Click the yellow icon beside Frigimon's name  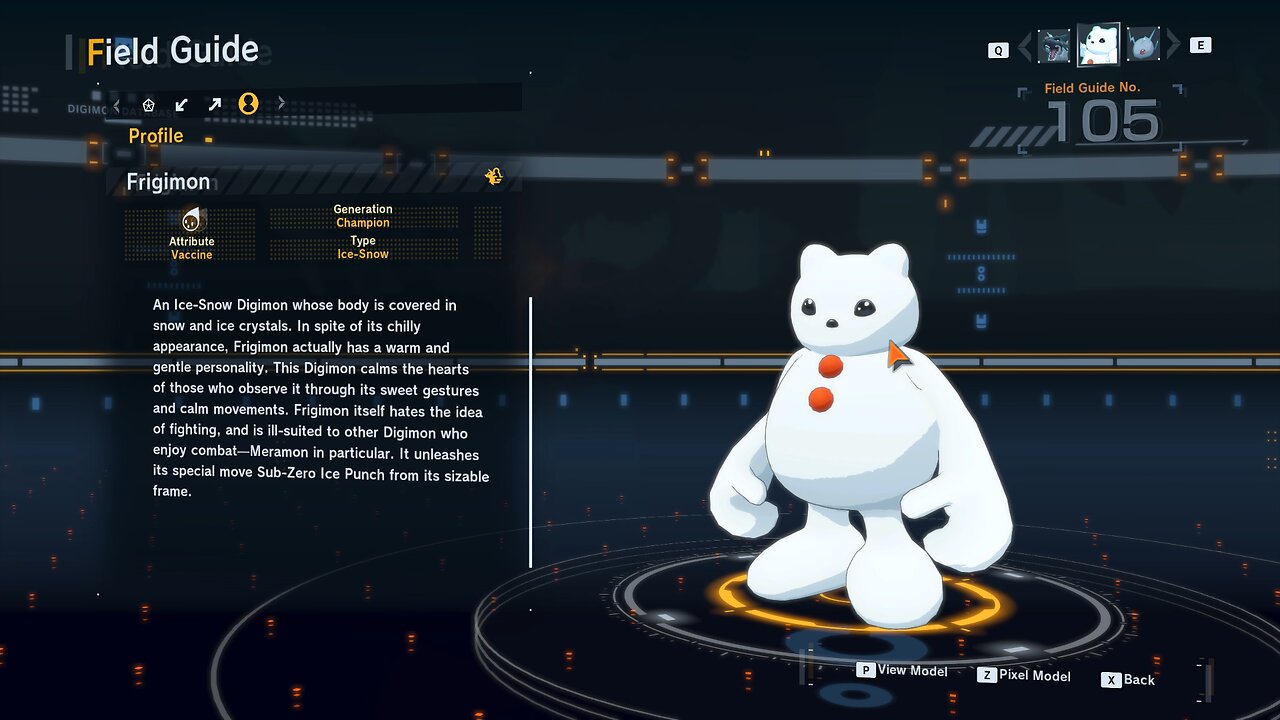click(x=493, y=177)
